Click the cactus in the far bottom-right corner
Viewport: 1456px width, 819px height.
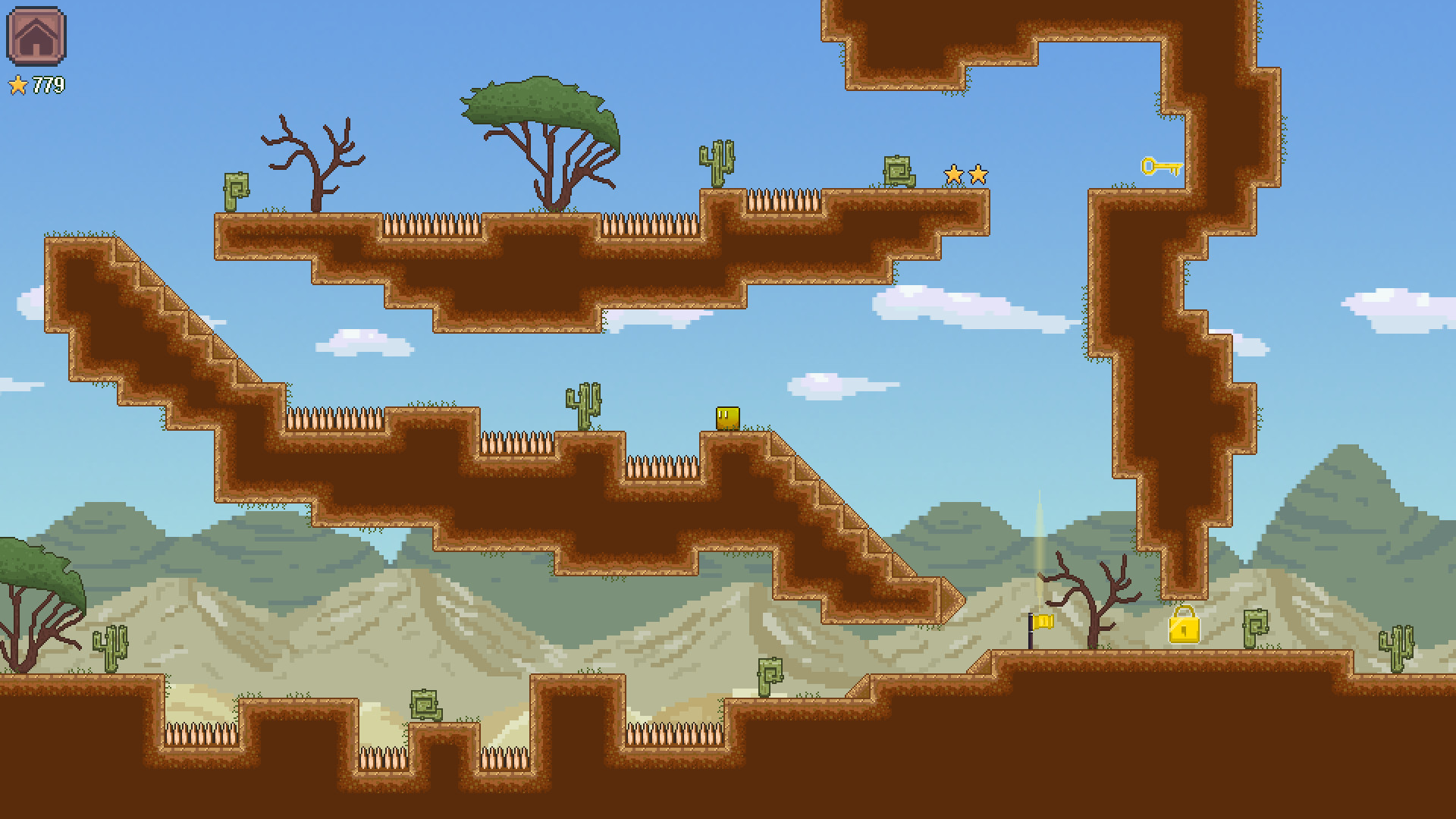point(1397,650)
